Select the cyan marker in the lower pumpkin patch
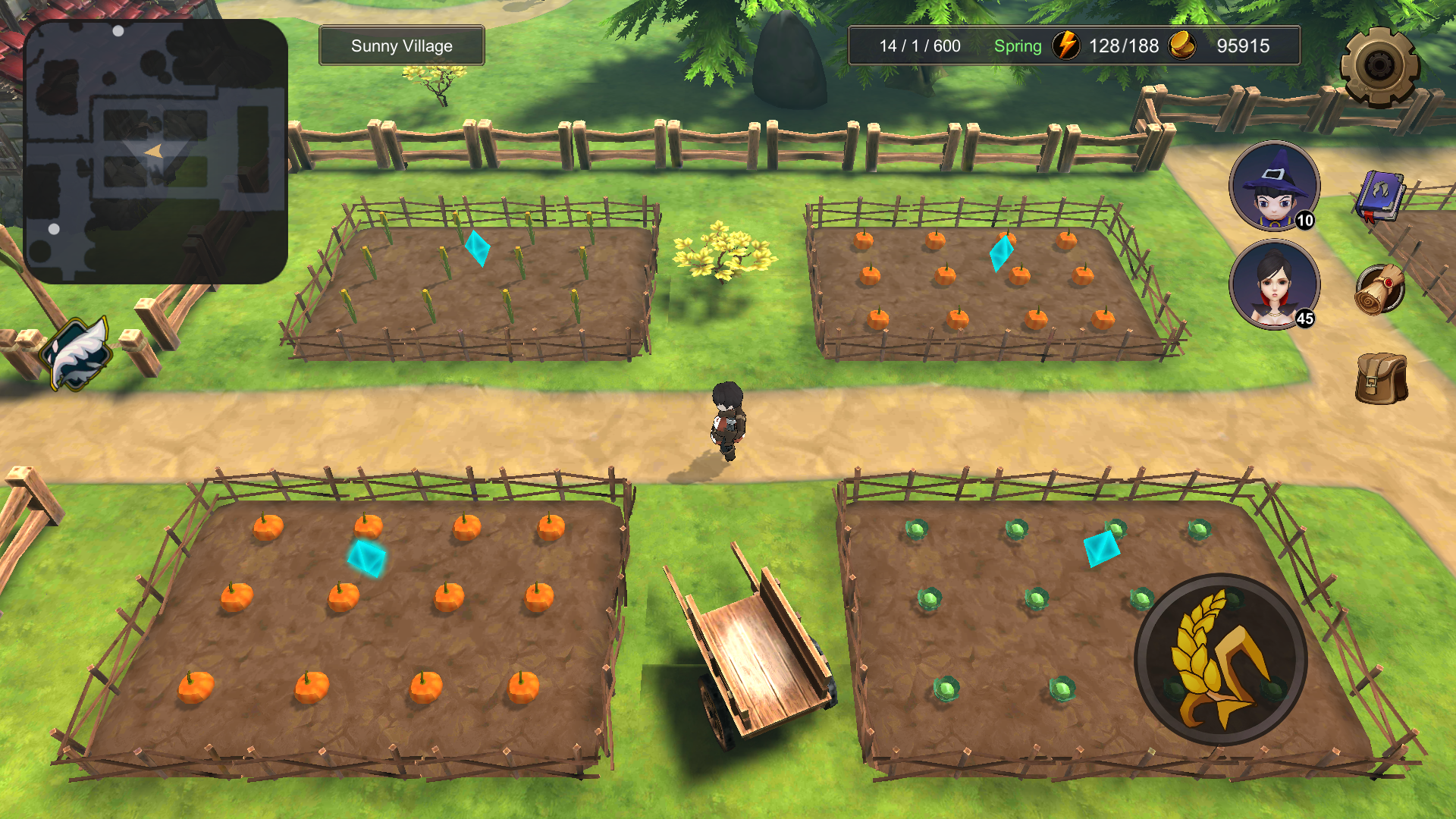 [x=368, y=559]
